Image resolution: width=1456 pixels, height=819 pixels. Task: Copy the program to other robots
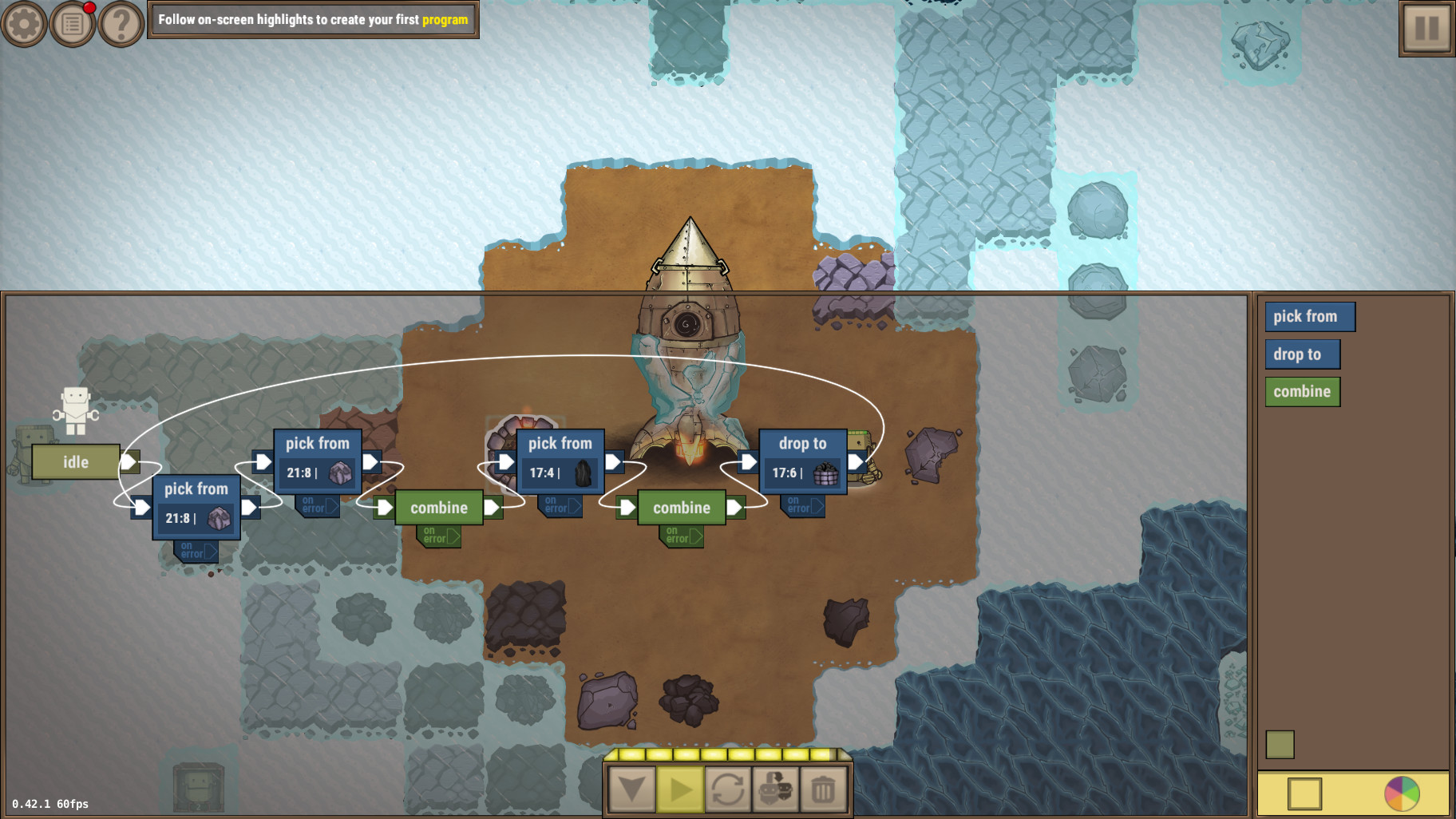point(776,790)
